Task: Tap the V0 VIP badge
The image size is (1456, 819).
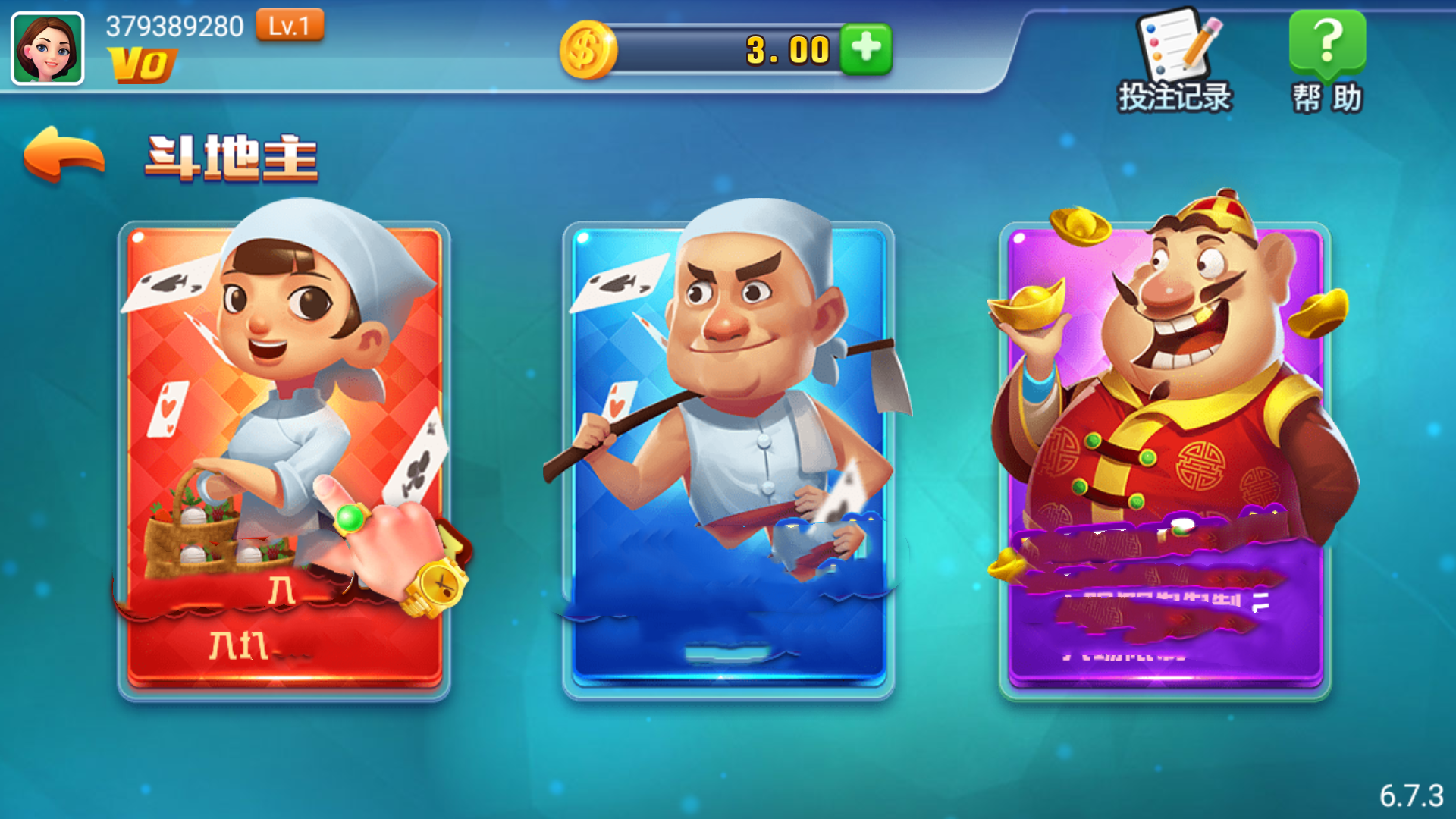Action: pyautogui.click(x=142, y=65)
